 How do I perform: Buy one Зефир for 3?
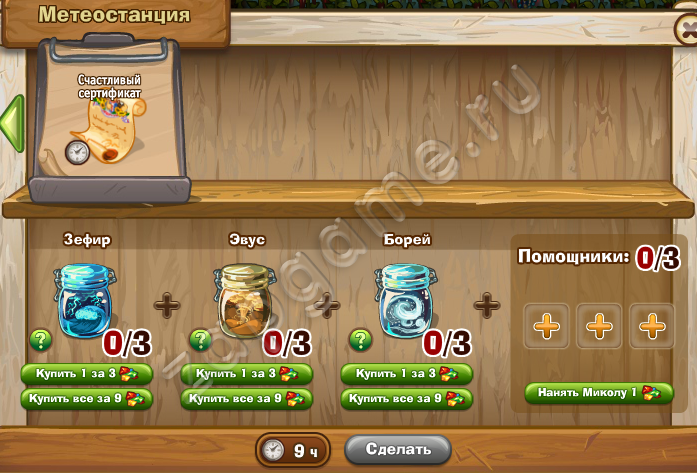click(86, 374)
